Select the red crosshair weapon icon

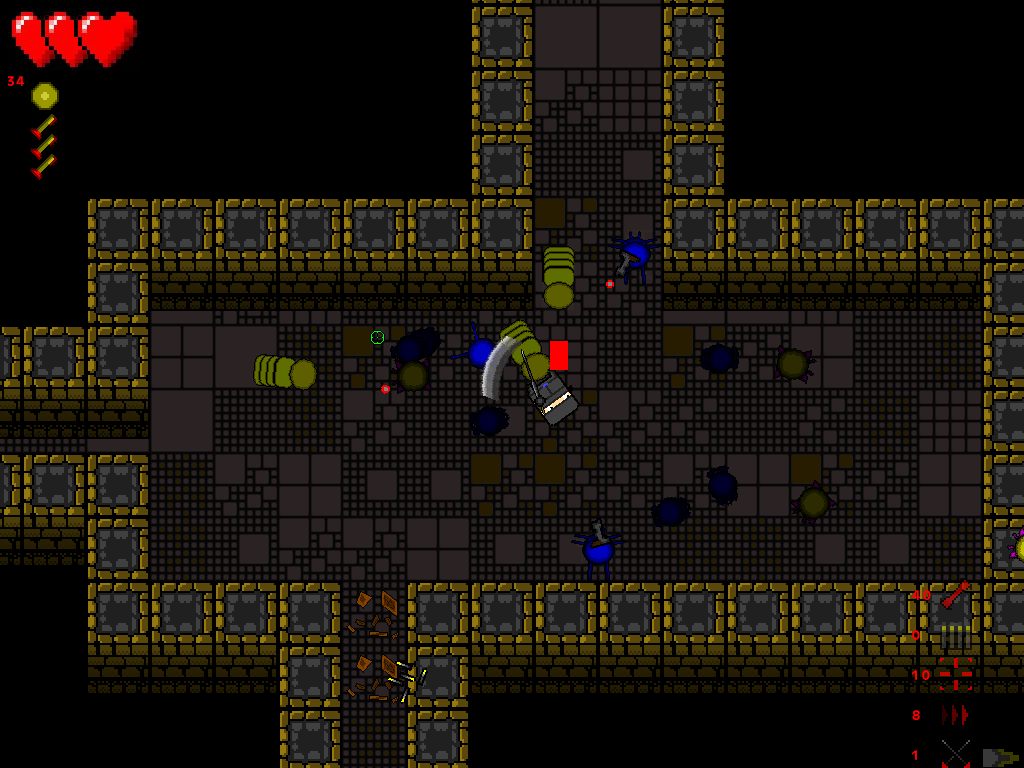coord(955,675)
